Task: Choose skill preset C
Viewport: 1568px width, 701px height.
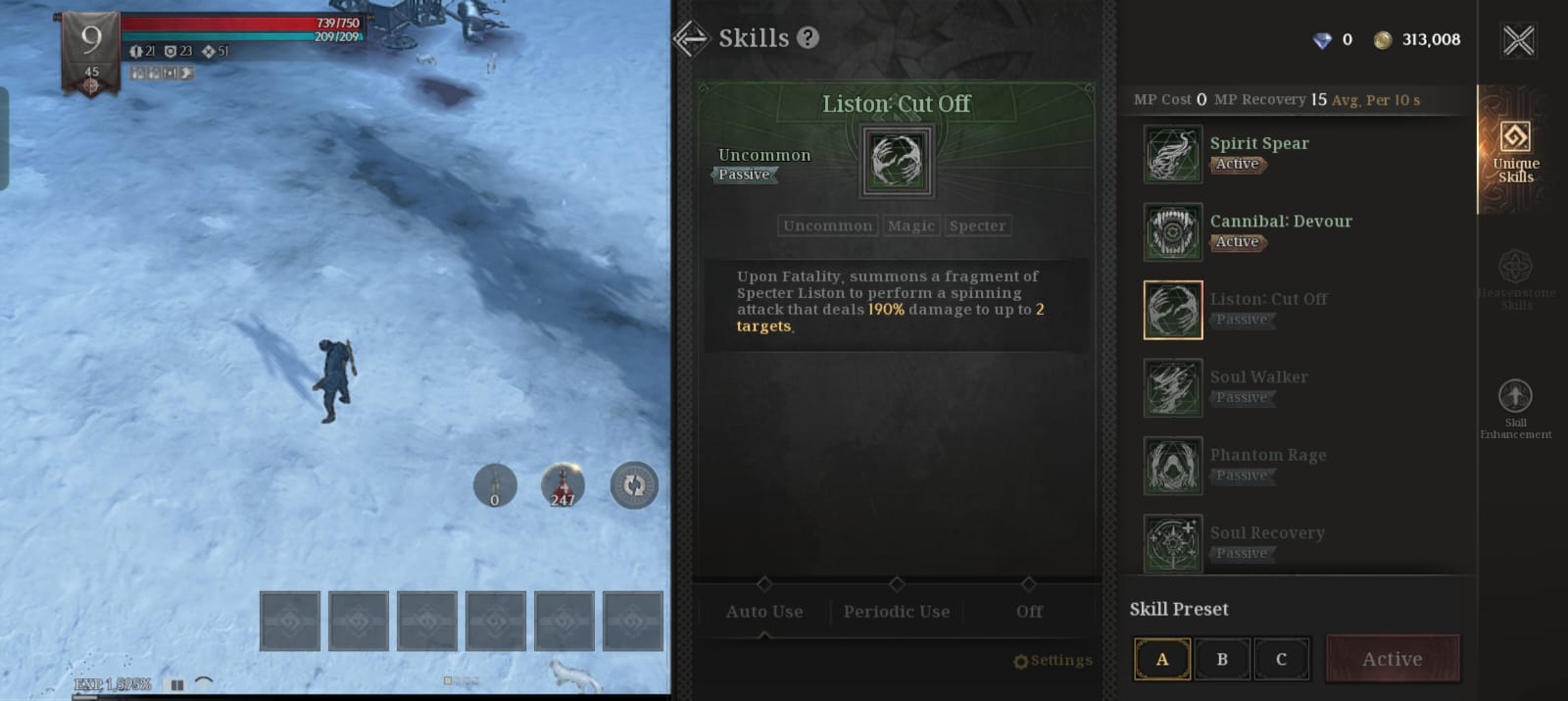Action: (x=1281, y=659)
